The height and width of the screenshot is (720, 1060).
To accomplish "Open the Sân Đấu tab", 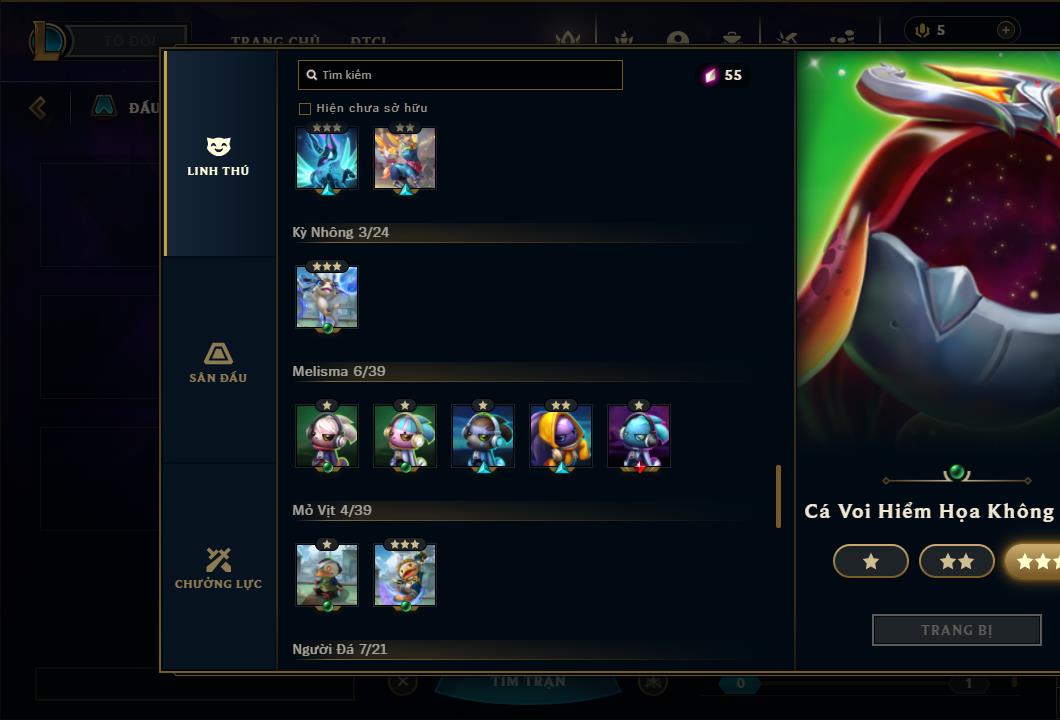I will (x=218, y=362).
